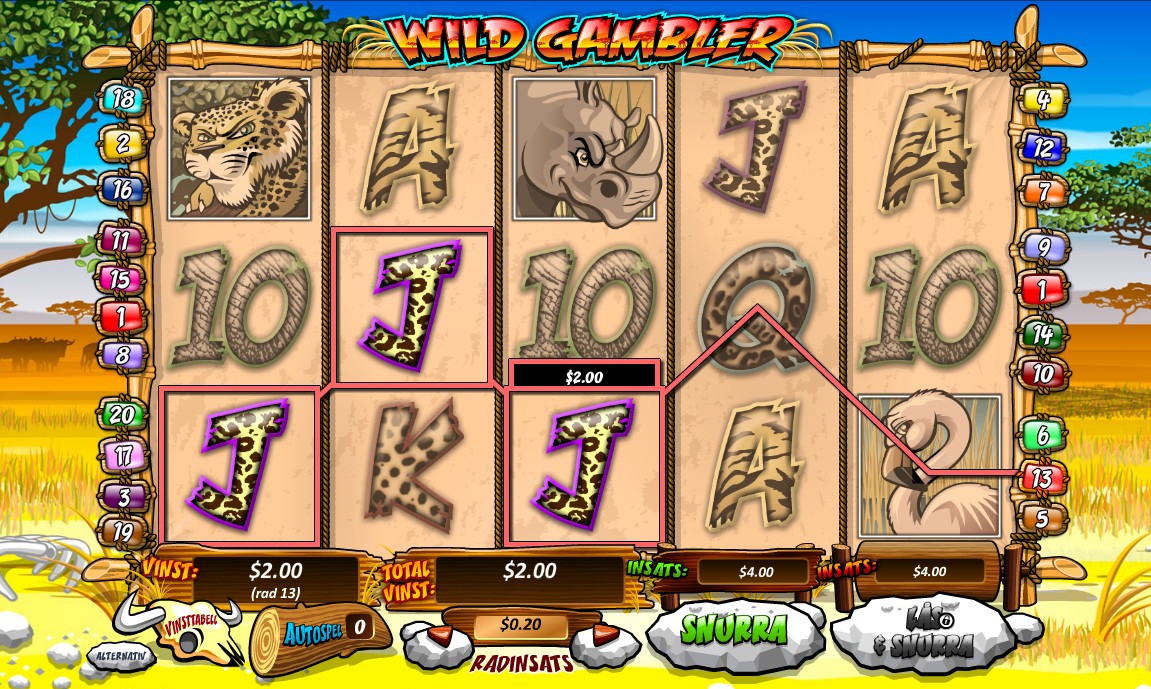
Task: Open the Vinsttabell paytable skull
Action: pyautogui.click(x=192, y=628)
